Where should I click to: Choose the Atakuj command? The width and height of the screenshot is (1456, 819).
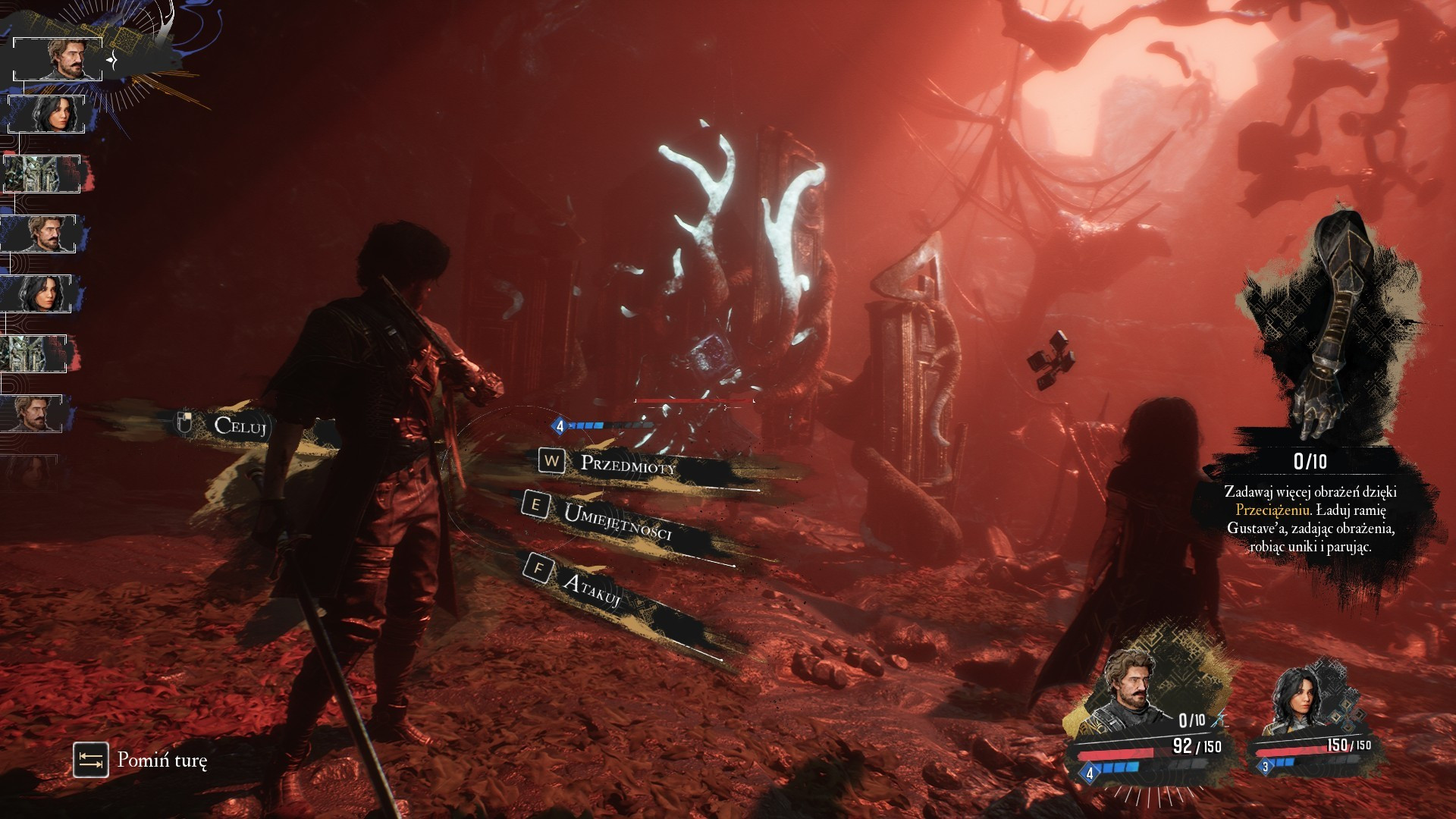(x=592, y=589)
